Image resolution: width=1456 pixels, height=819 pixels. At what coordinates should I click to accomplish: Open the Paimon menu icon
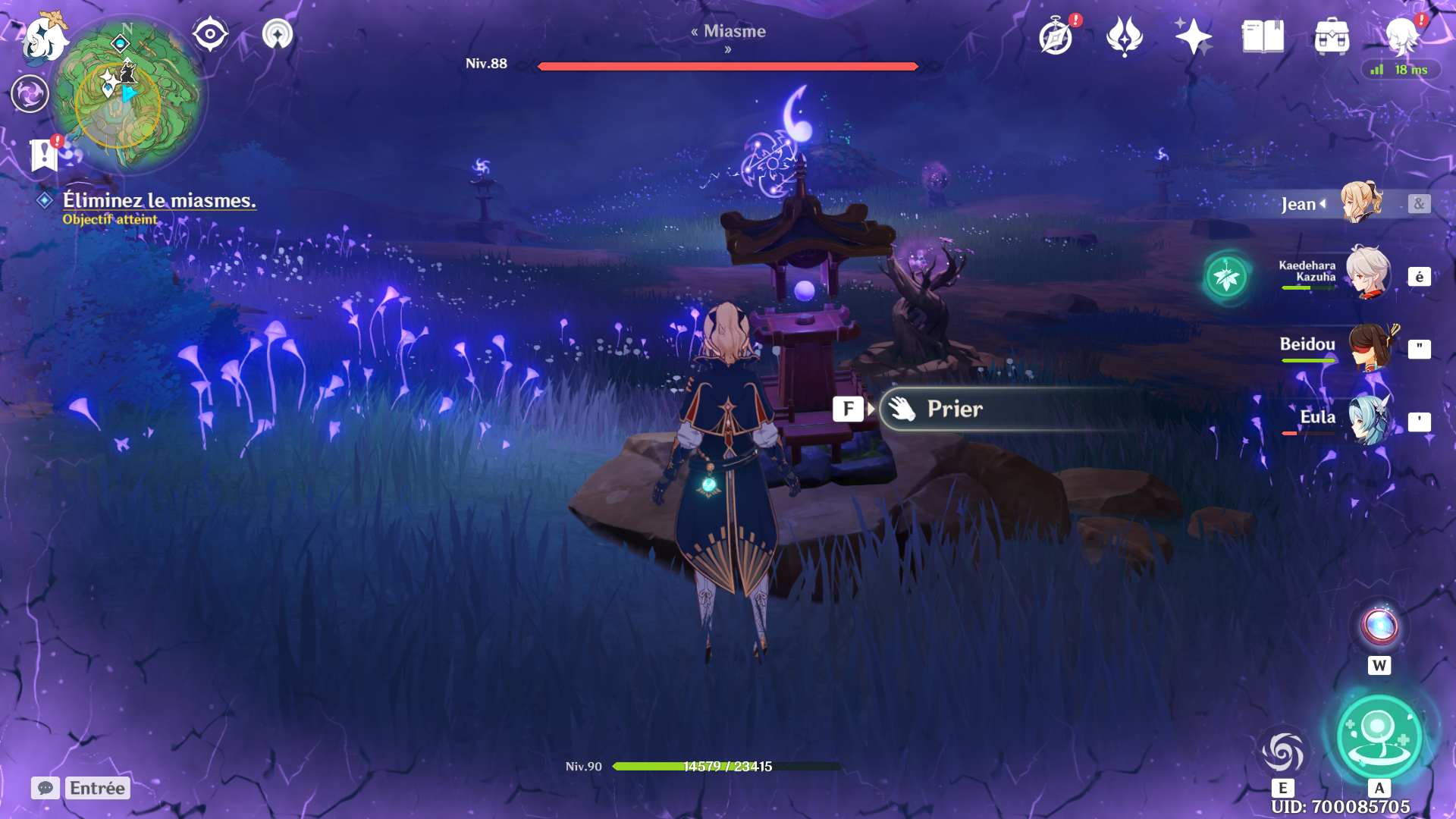pos(44,38)
